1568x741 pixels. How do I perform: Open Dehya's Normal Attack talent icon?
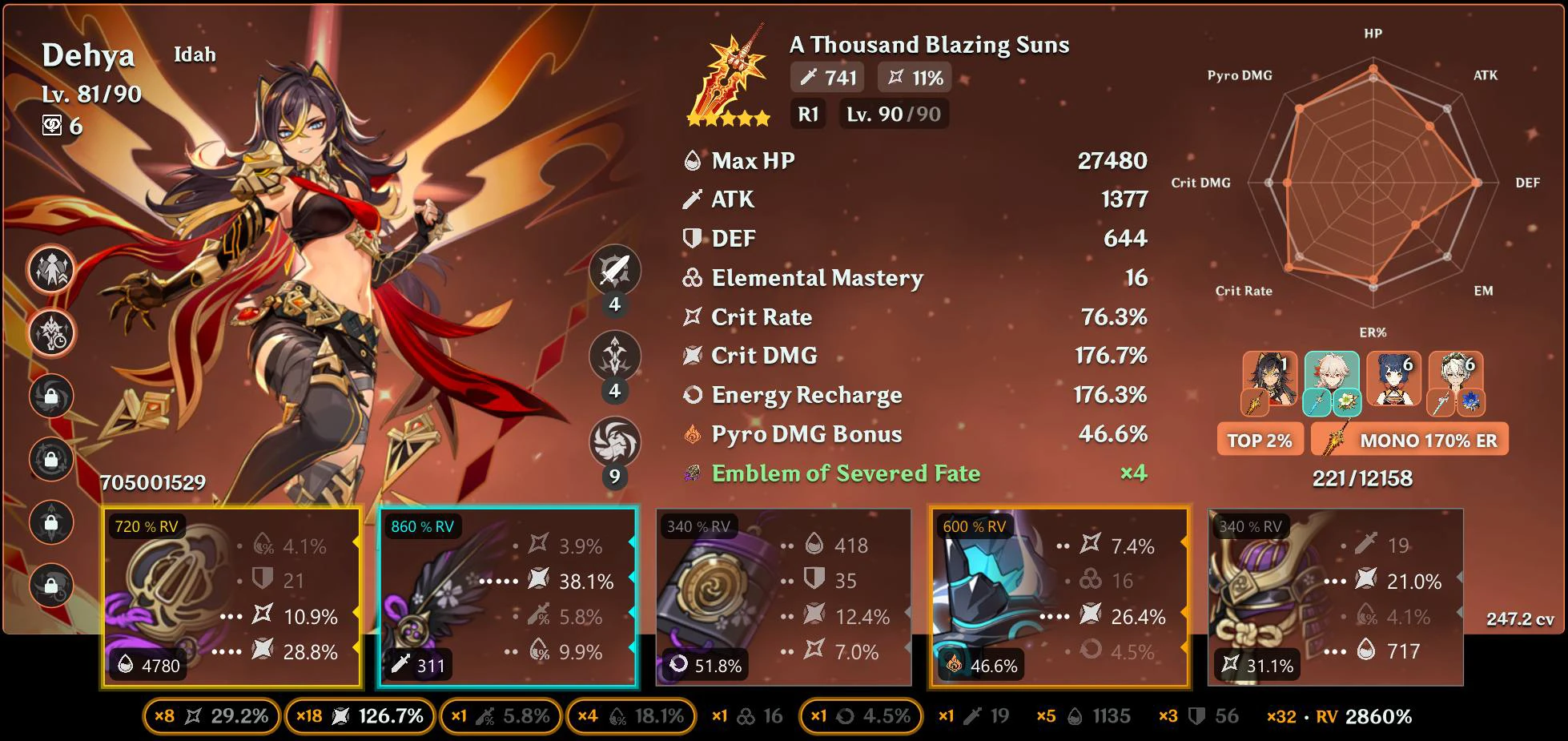pyautogui.click(x=614, y=268)
